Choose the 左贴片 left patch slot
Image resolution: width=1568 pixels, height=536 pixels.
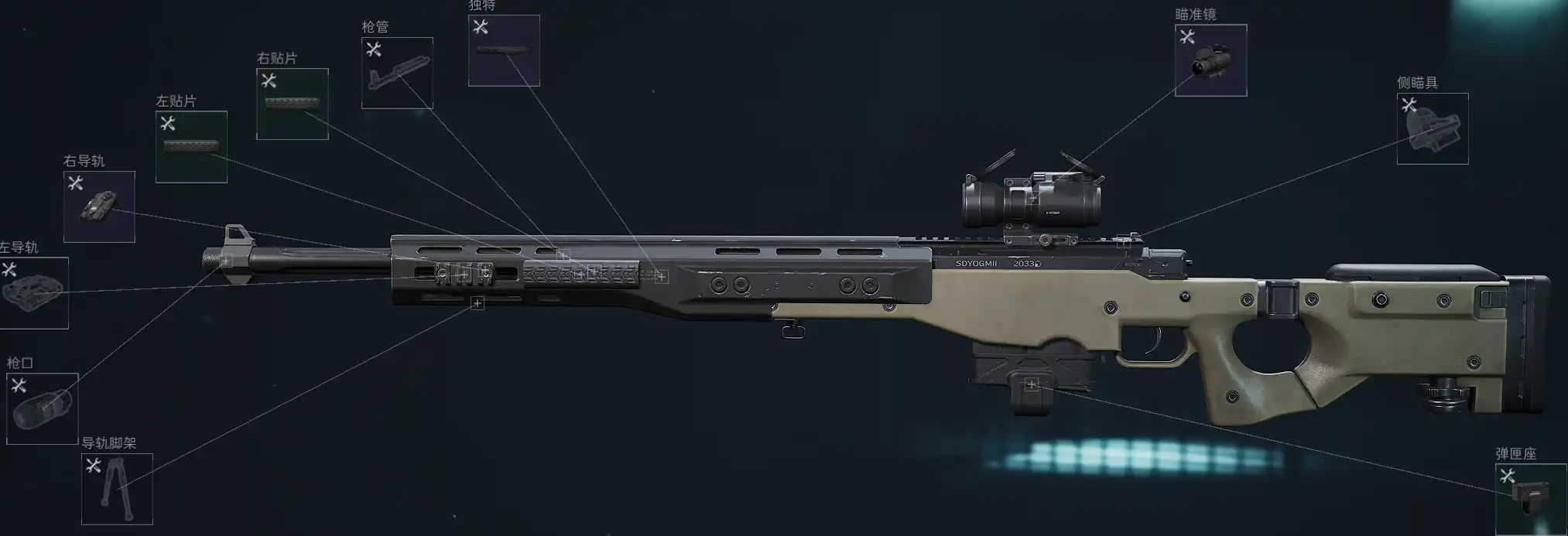191,147
